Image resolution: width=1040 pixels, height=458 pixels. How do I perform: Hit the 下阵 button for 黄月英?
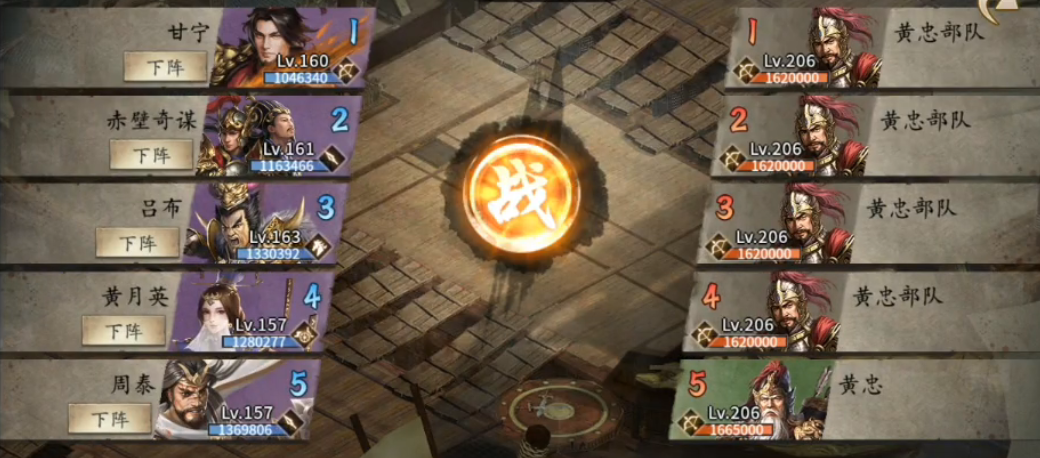click(123, 330)
